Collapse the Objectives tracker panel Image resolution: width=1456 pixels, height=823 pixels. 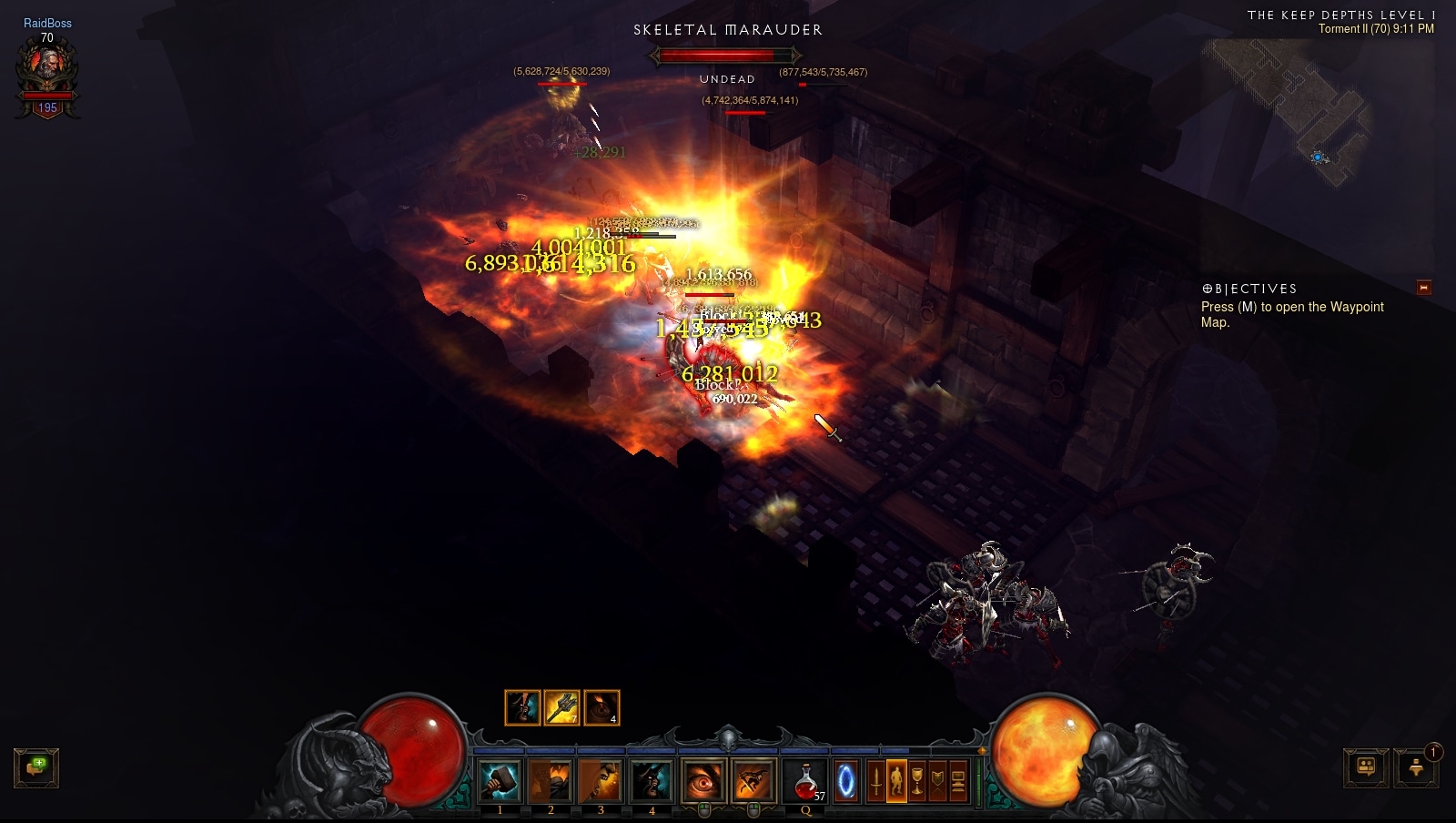point(1424,288)
